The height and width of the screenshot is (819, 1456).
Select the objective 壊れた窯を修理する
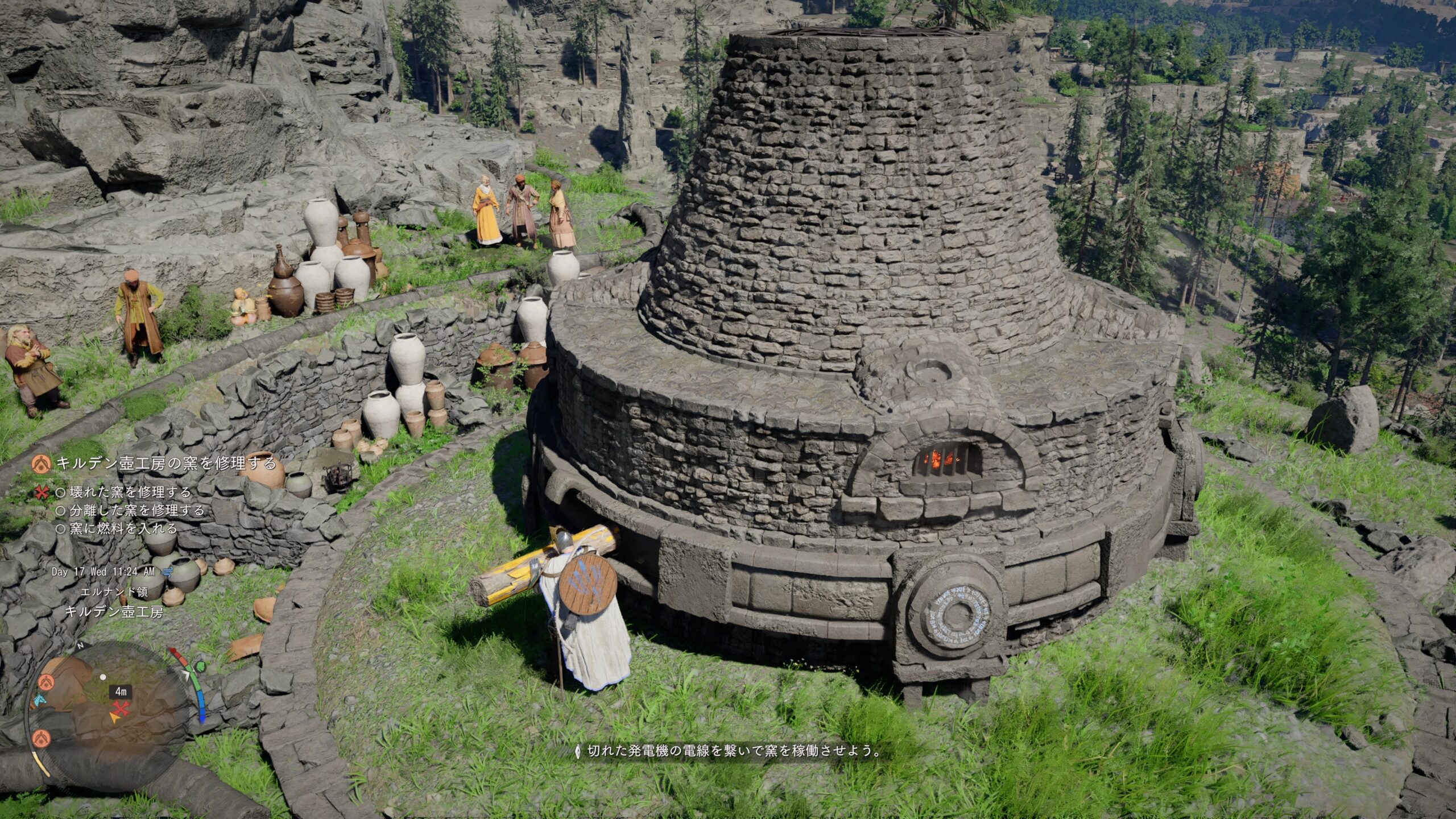pyautogui.click(x=130, y=492)
